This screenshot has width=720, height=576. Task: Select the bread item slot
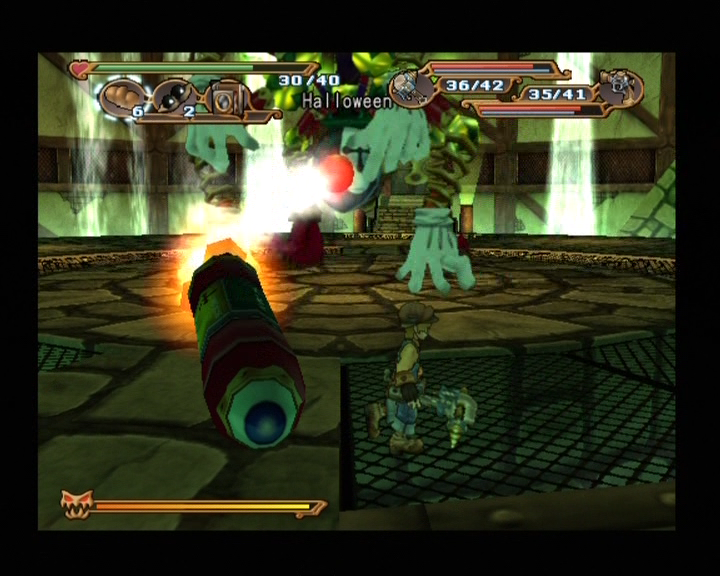(x=122, y=98)
